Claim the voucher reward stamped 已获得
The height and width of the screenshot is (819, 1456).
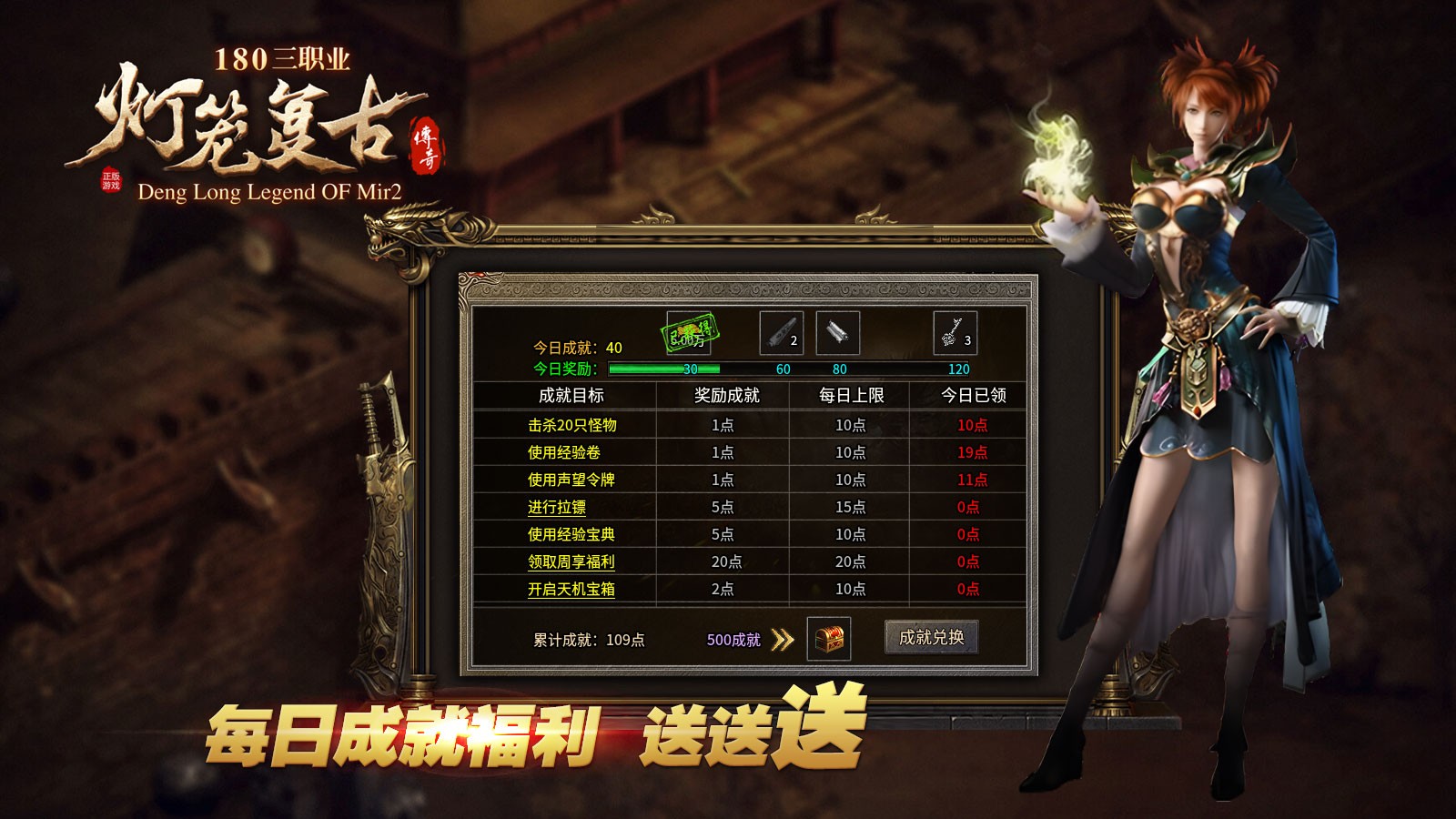coord(690,334)
